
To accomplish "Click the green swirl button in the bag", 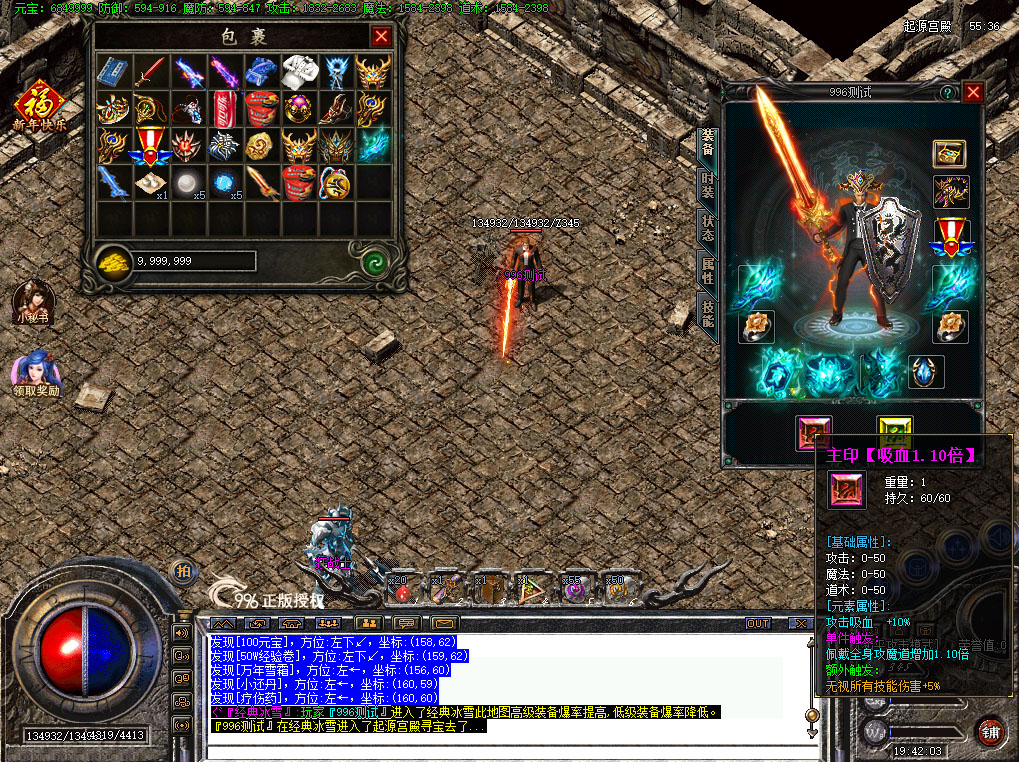I will point(376,261).
